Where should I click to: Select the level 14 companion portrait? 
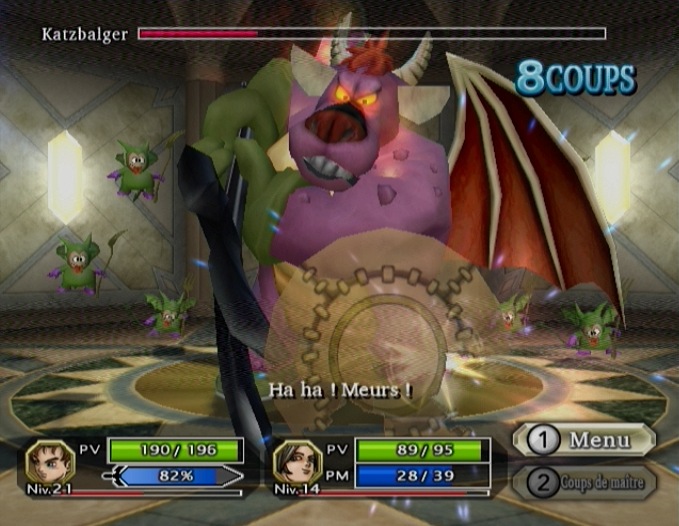(299, 461)
